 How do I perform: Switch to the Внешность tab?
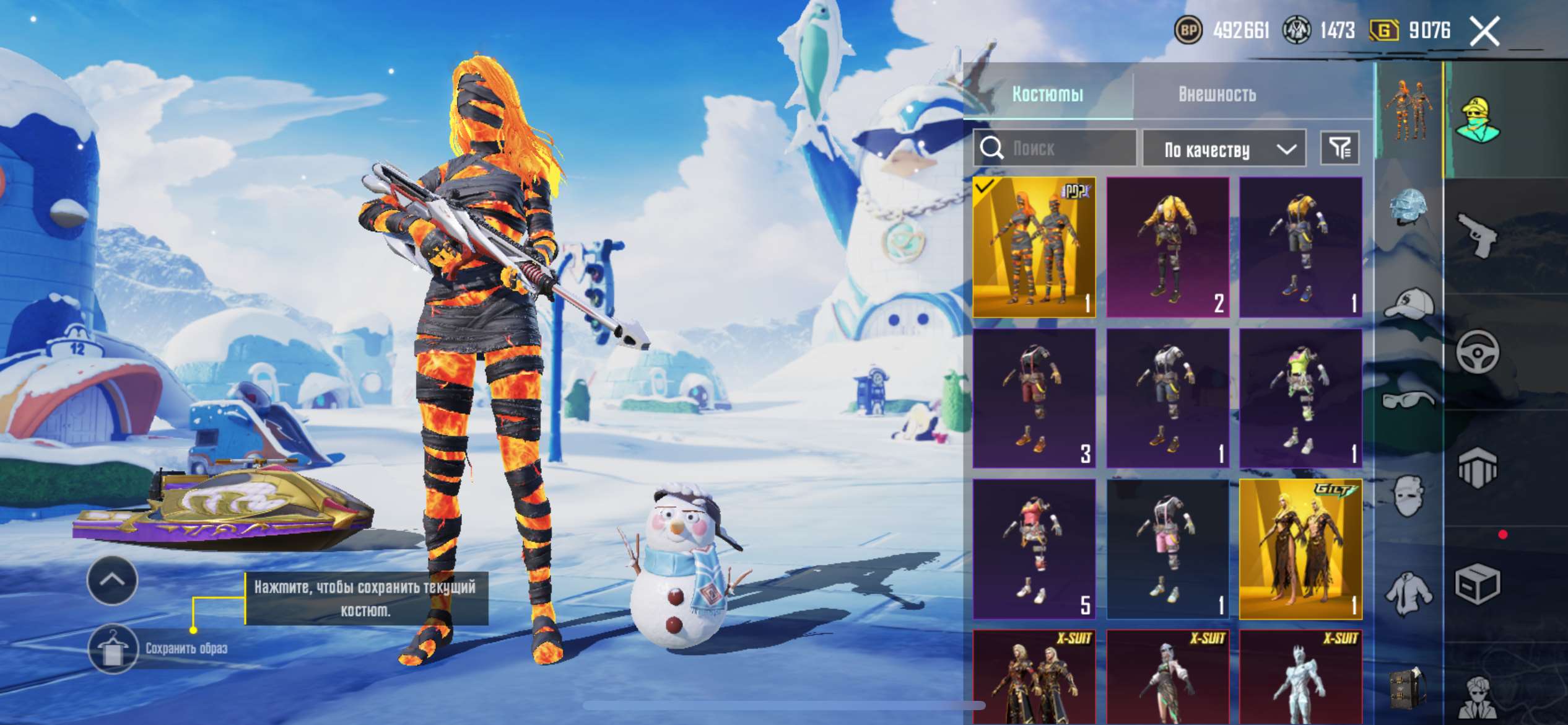click(x=1217, y=94)
